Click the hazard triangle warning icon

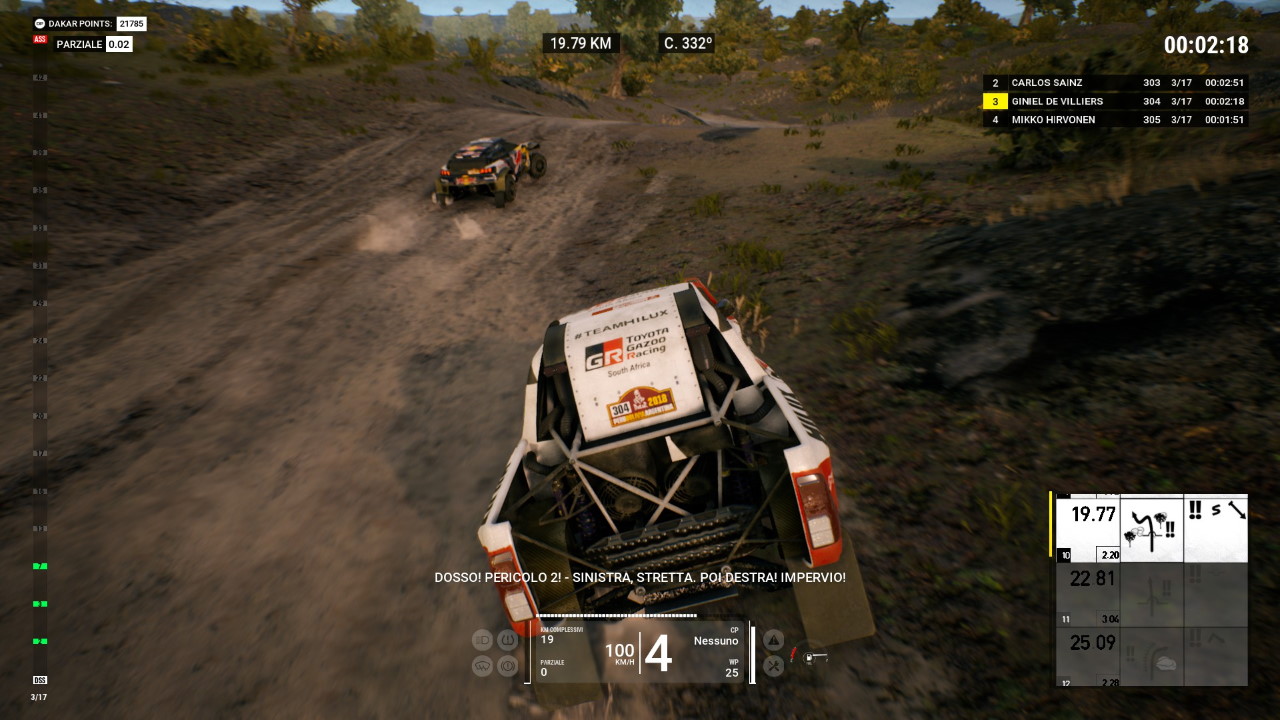pyautogui.click(x=773, y=640)
